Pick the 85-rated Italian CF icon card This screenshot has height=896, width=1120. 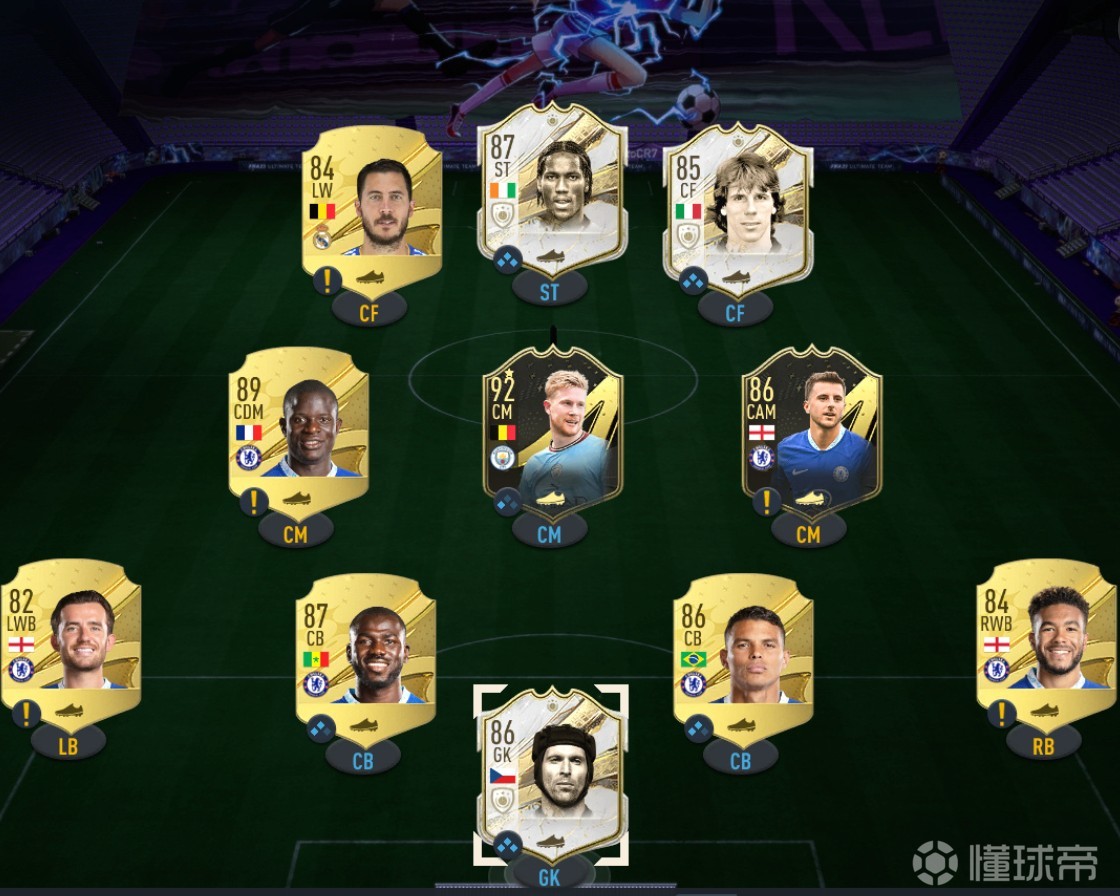737,205
